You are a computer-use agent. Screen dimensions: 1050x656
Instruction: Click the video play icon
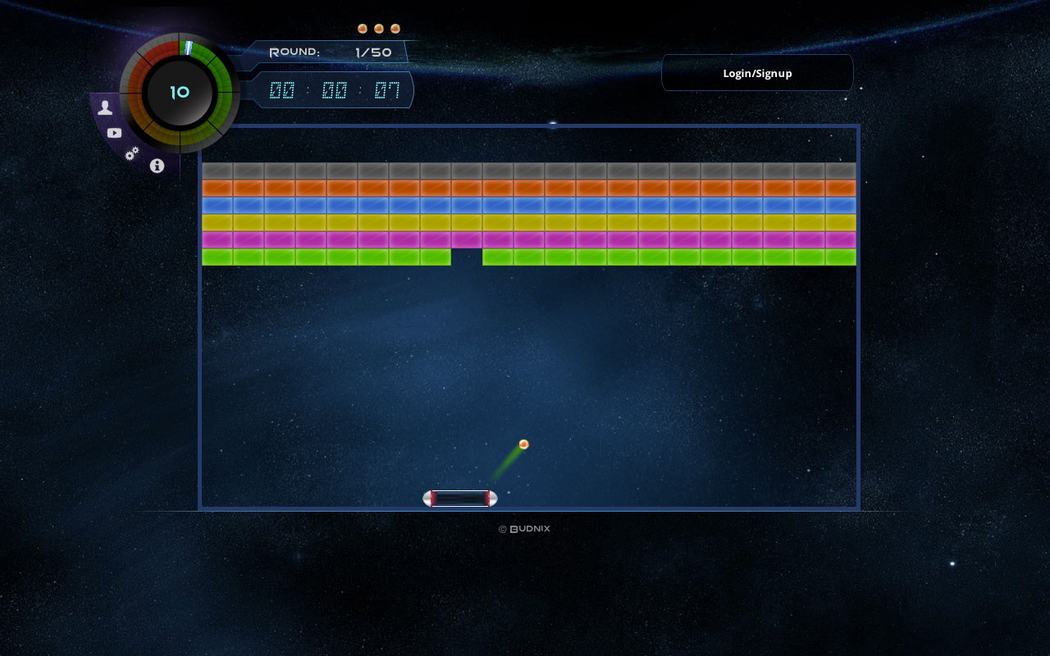(x=114, y=133)
